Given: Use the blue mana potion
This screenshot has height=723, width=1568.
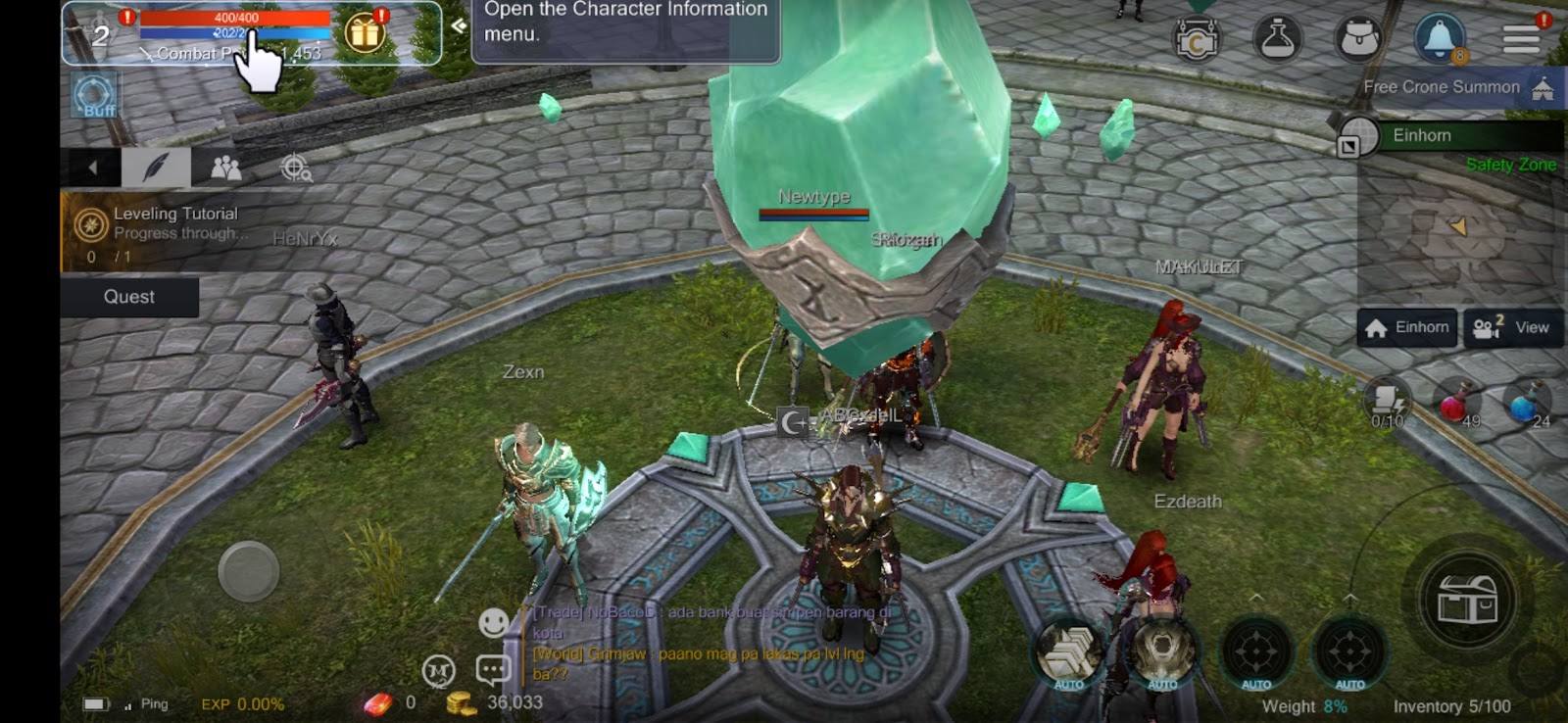Looking at the screenshot, I should click(1526, 403).
